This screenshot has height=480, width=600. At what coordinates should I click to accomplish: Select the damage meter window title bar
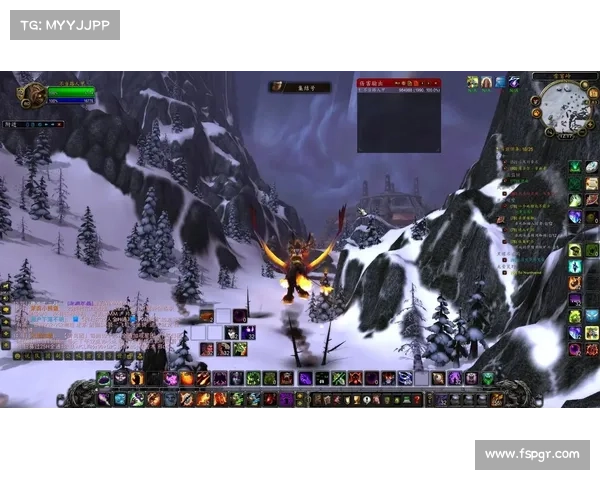click(399, 79)
